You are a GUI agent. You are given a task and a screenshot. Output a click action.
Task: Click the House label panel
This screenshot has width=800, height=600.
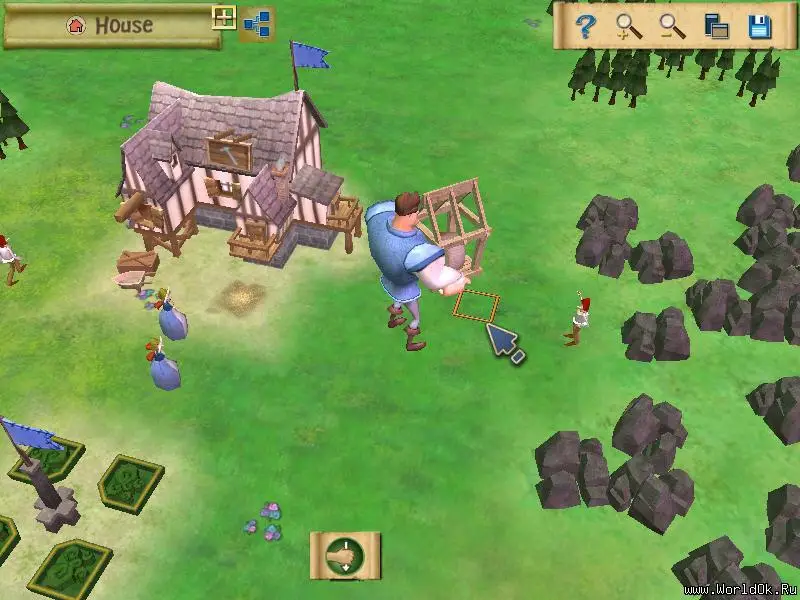[110, 27]
